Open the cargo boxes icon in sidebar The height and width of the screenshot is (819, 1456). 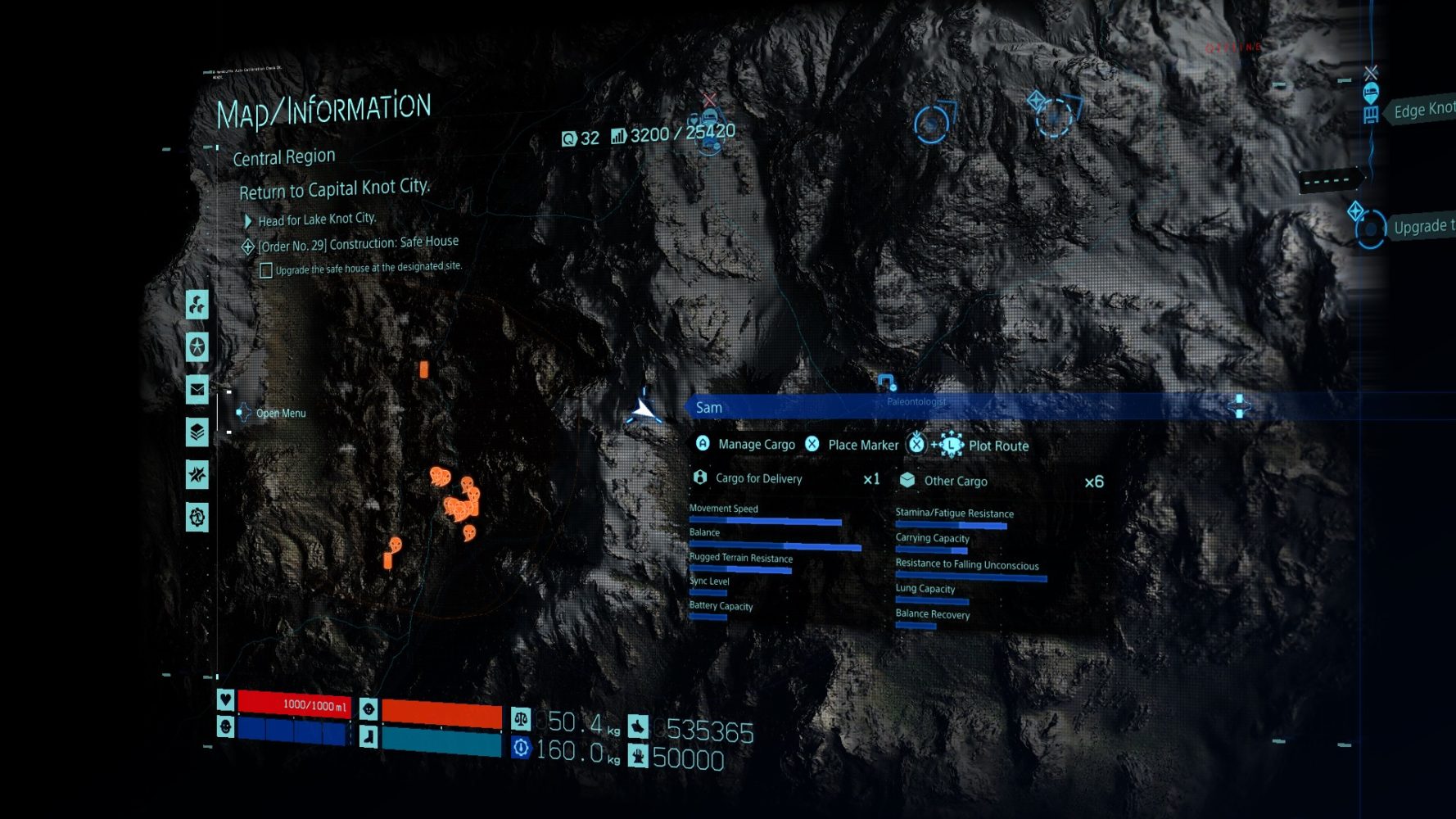tap(197, 305)
